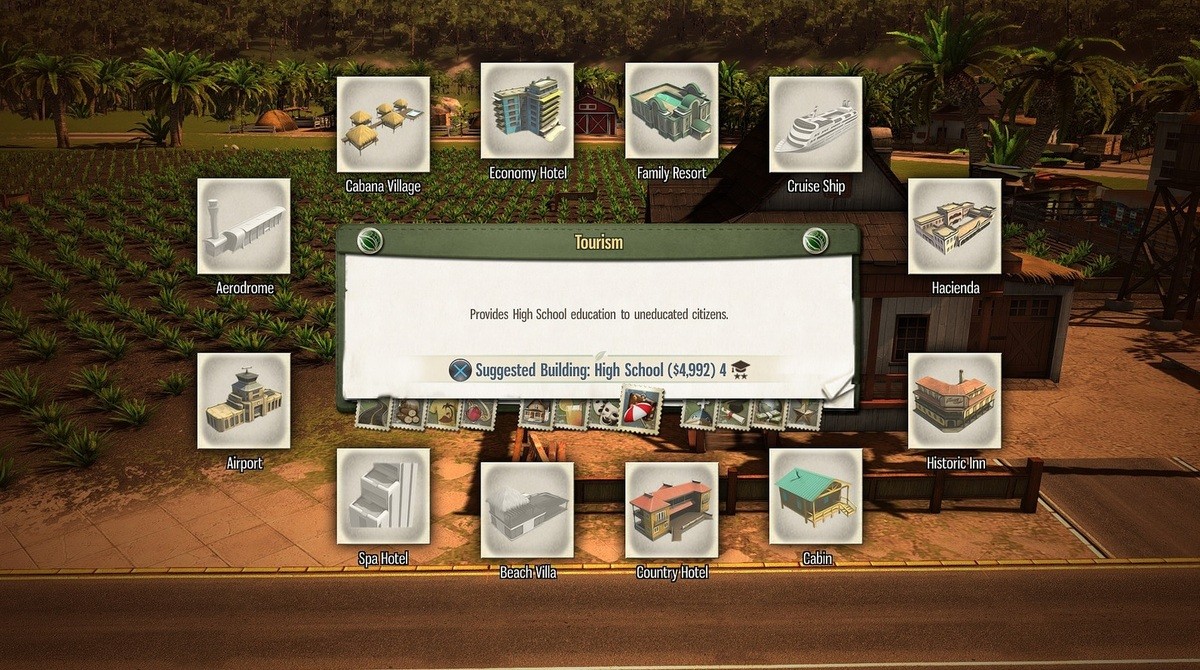
Task: Select the beach umbrella tourism stamp
Action: 640,408
